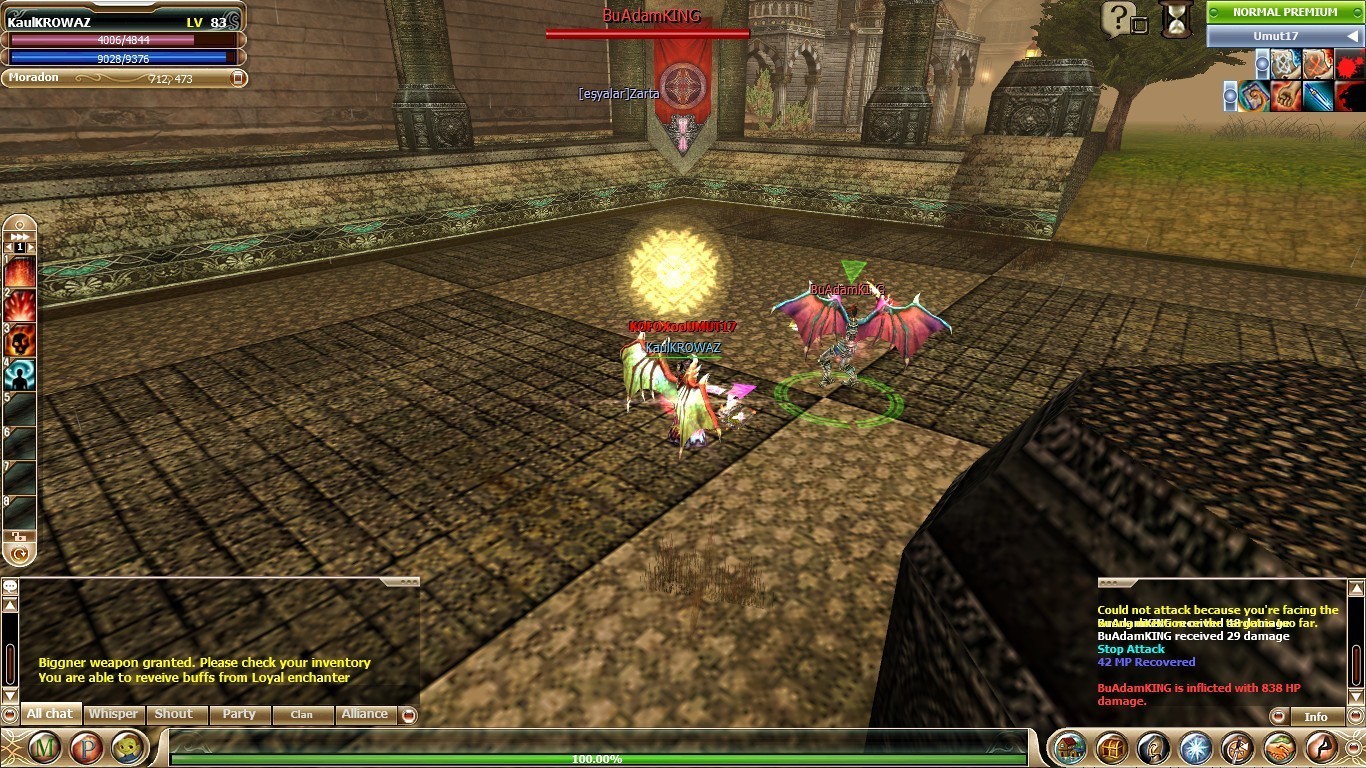Open the Shout chat tab
Screen dimensions: 1366x768
(173, 714)
